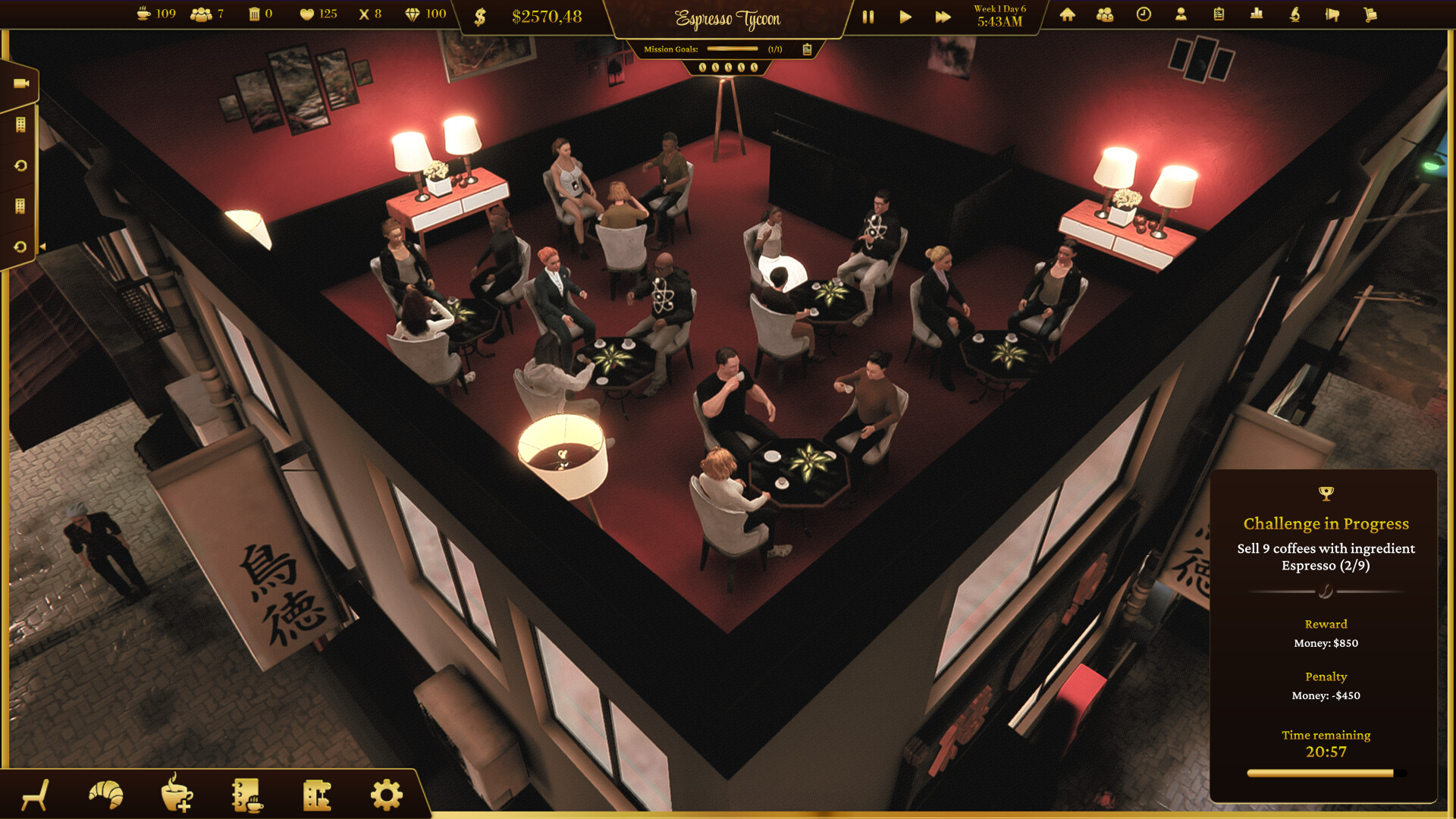
Task: Open the marketing megaphone panel
Action: pyautogui.click(x=1332, y=14)
